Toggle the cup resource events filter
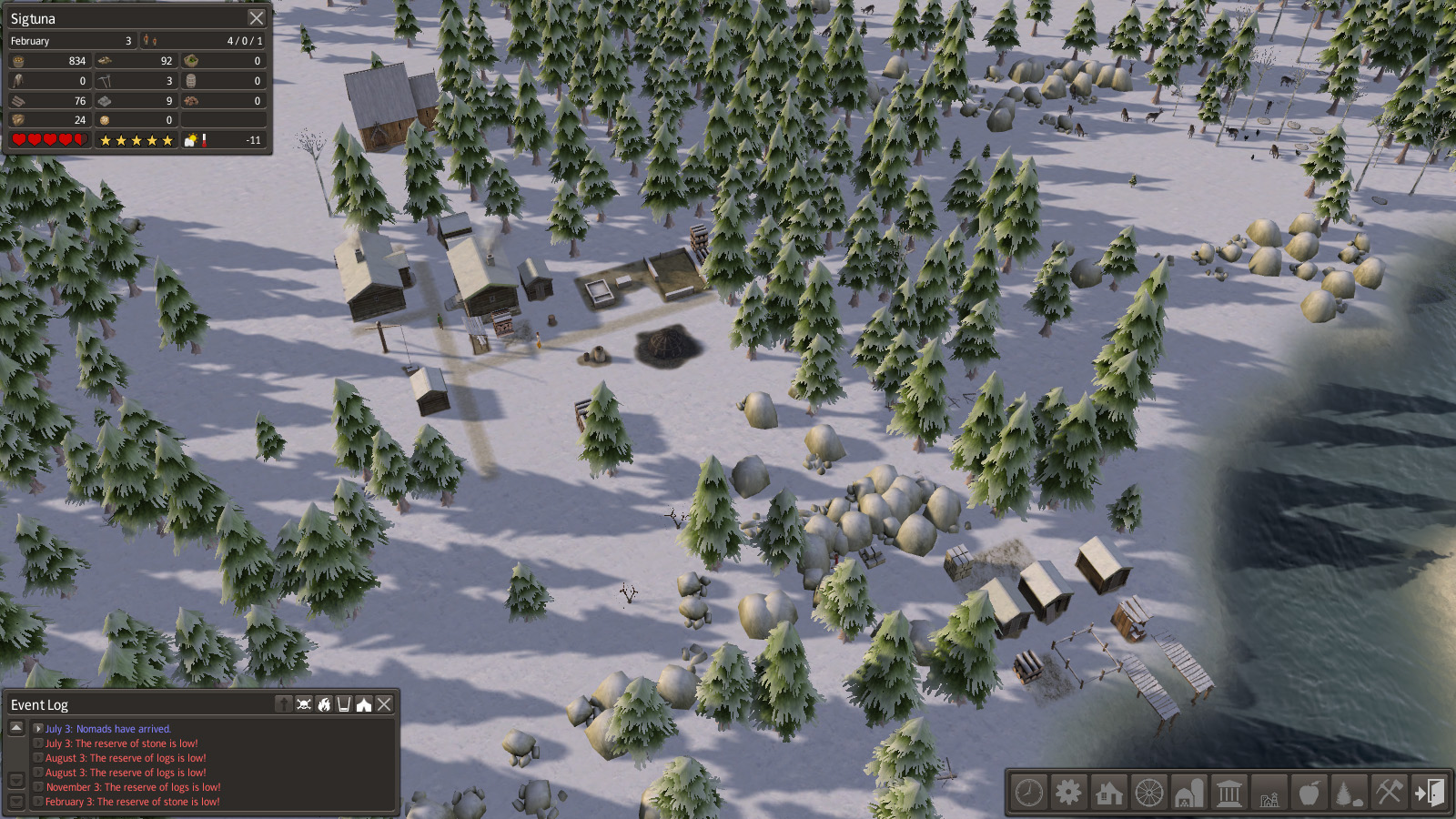Image resolution: width=1456 pixels, height=819 pixels. coord(344,704)
